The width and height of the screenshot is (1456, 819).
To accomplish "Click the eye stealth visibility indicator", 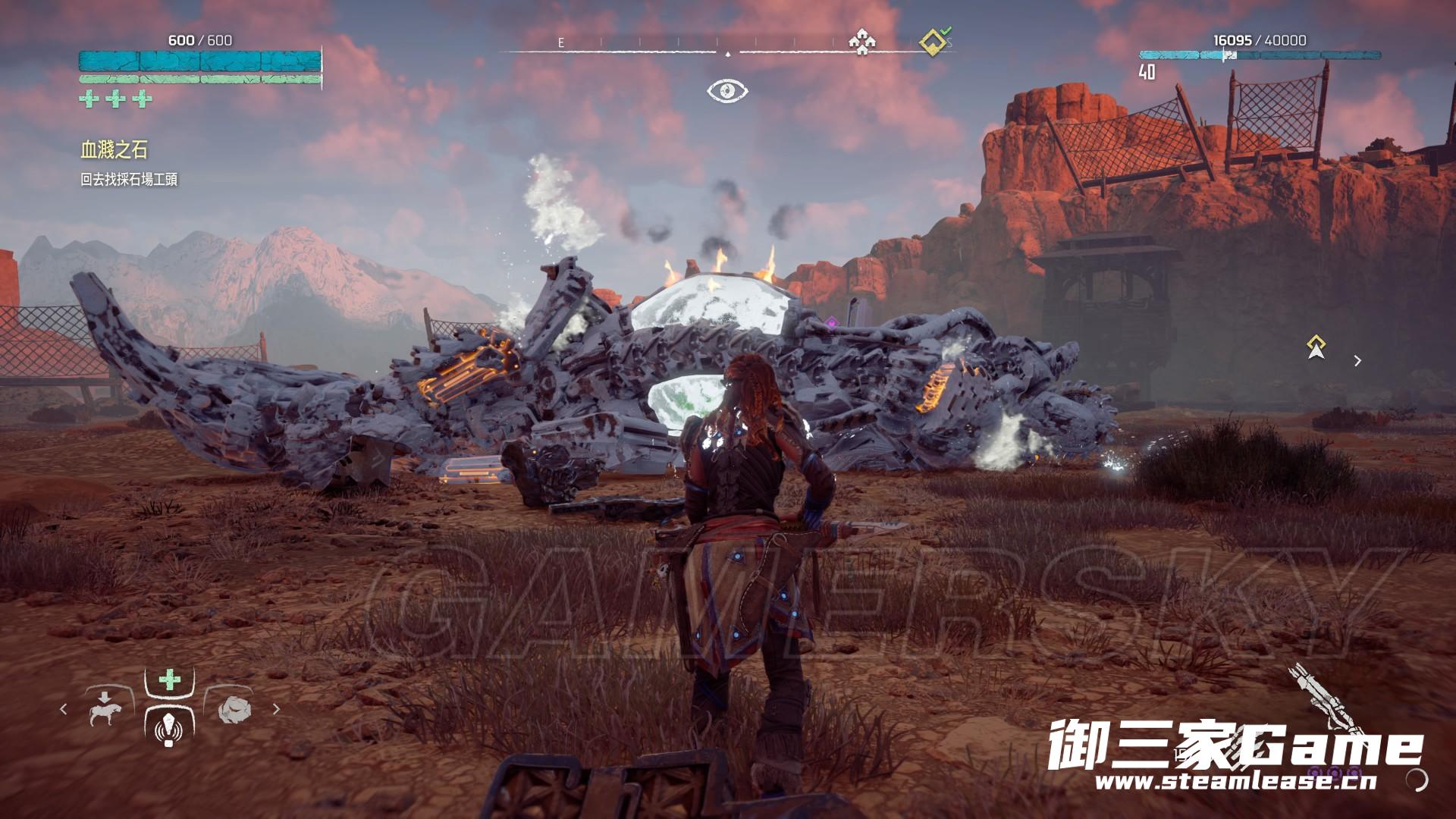I will tap(727, 92).
